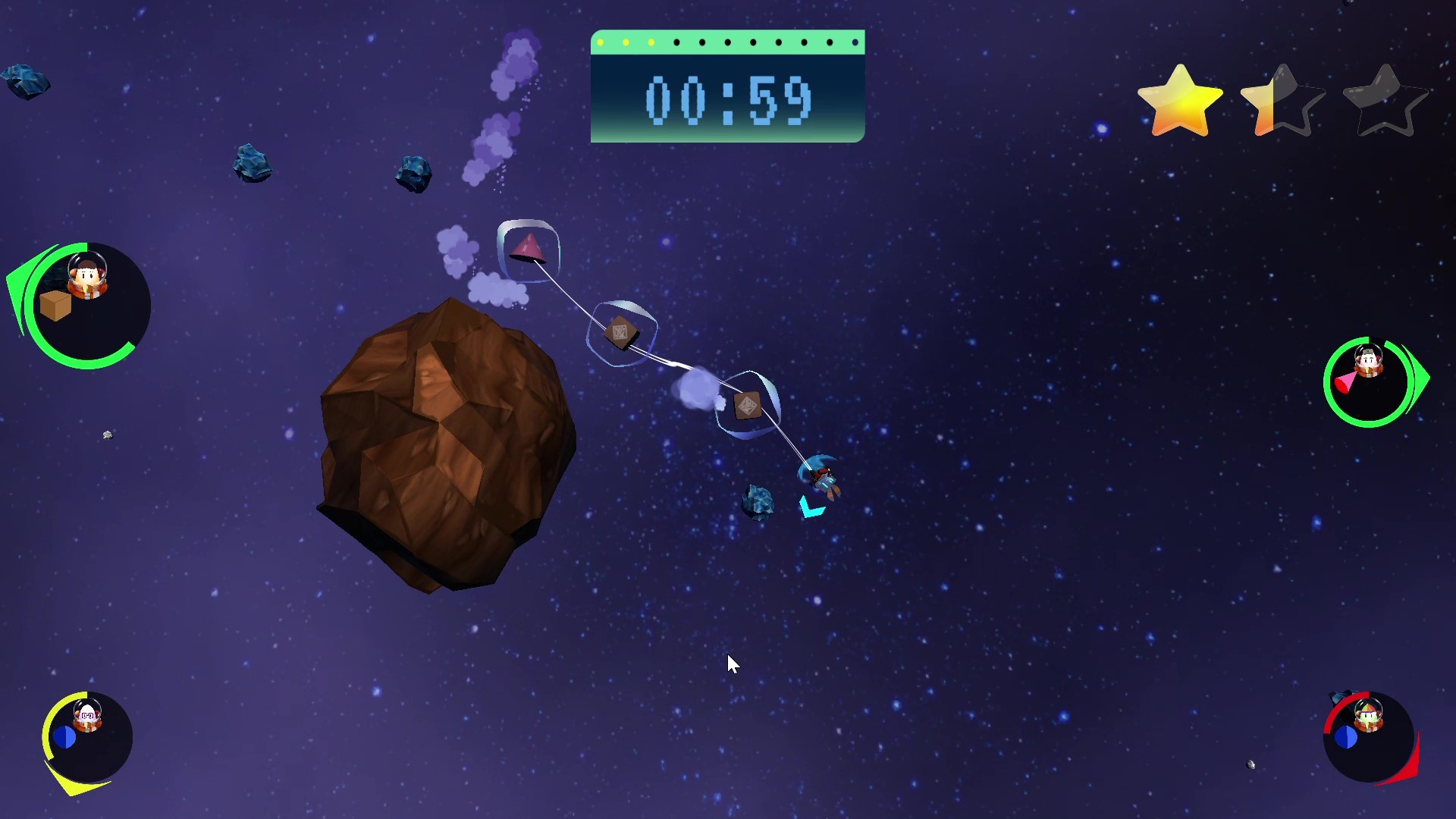1456x819 pixels.
Task: Select the floating astronaut character in space
Action: 821,478
